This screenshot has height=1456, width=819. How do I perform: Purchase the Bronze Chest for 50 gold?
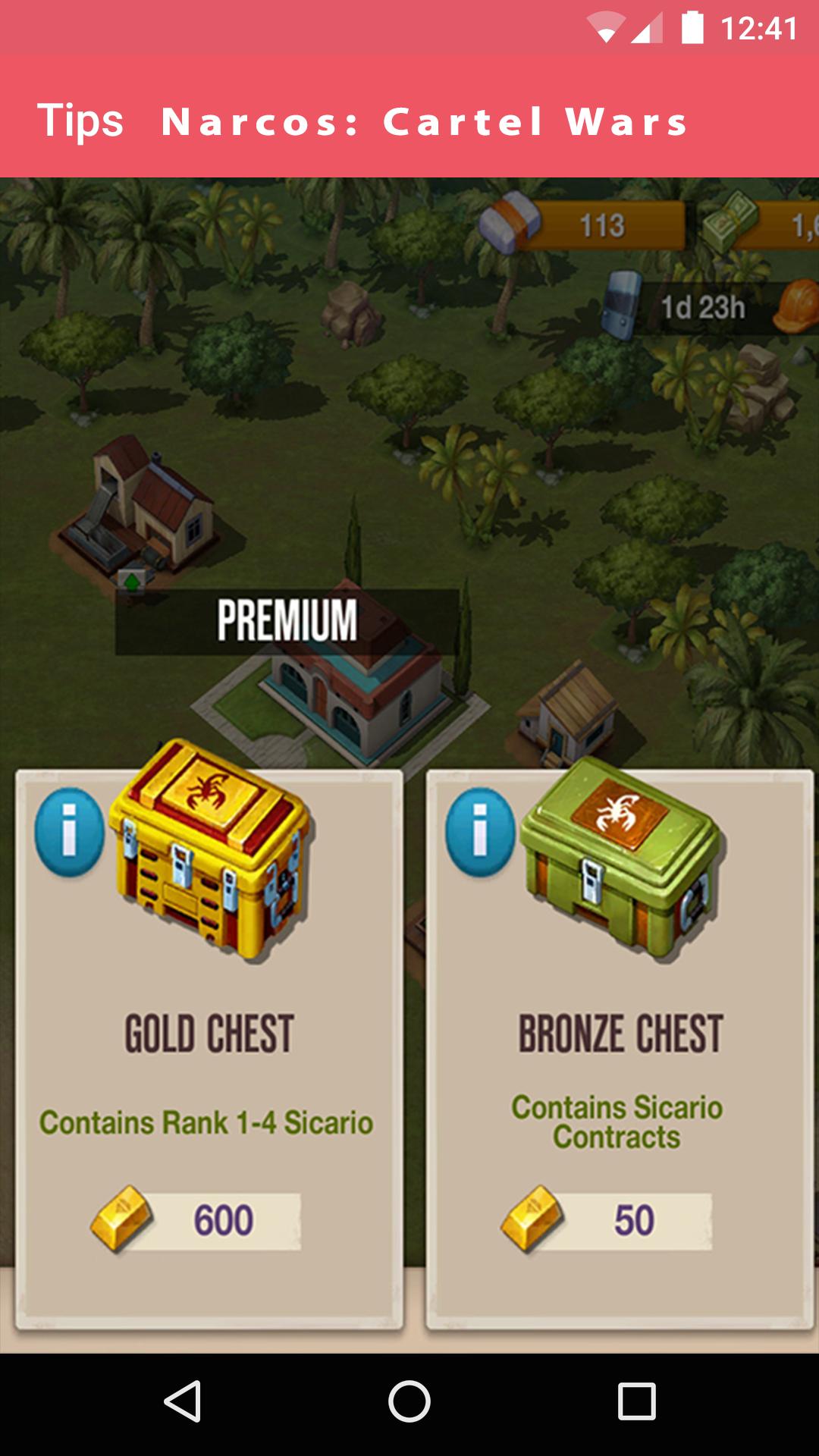[x=607, y=1220]
